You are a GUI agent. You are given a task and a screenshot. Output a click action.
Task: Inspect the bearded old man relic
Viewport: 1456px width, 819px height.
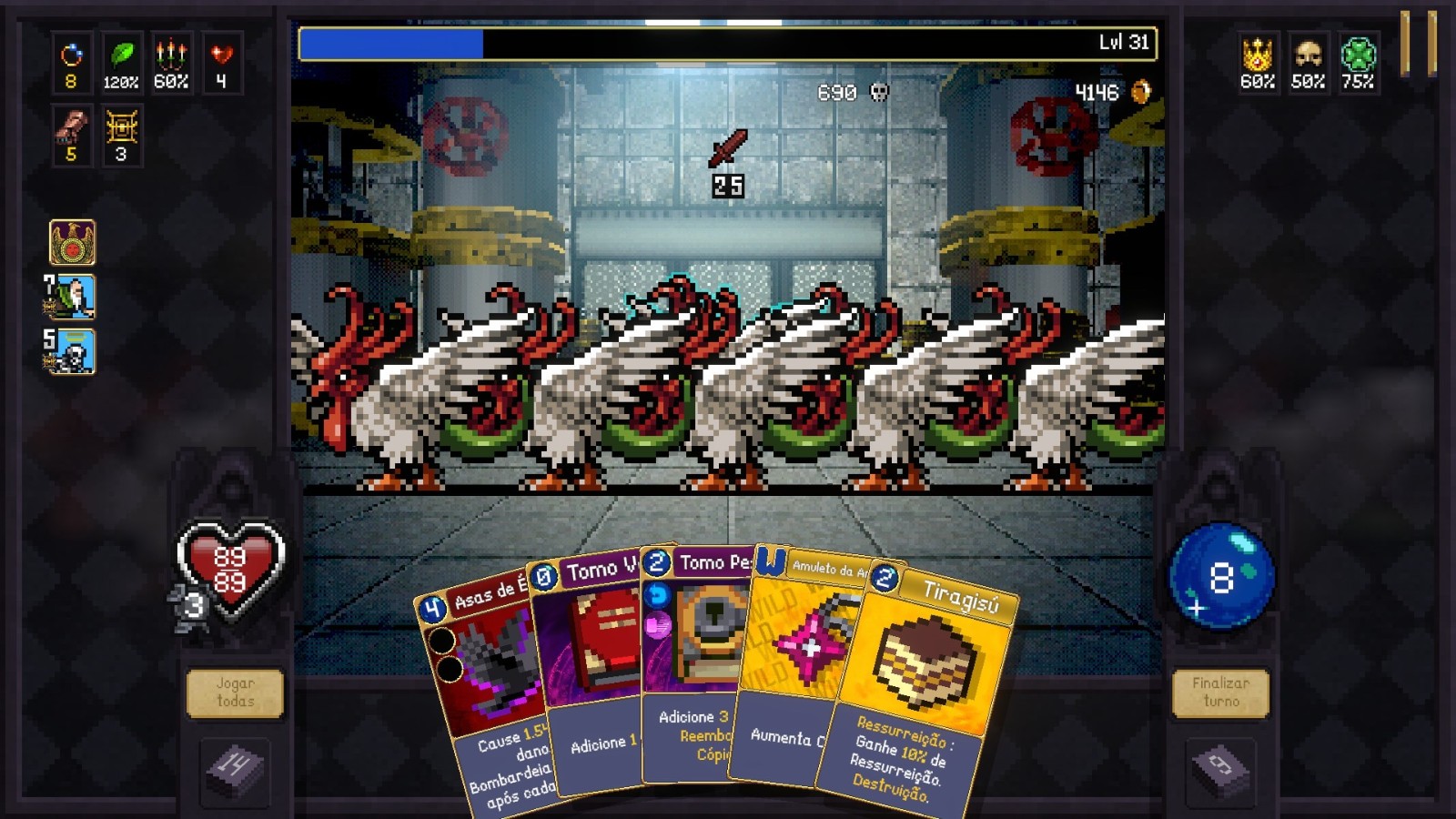72,298
